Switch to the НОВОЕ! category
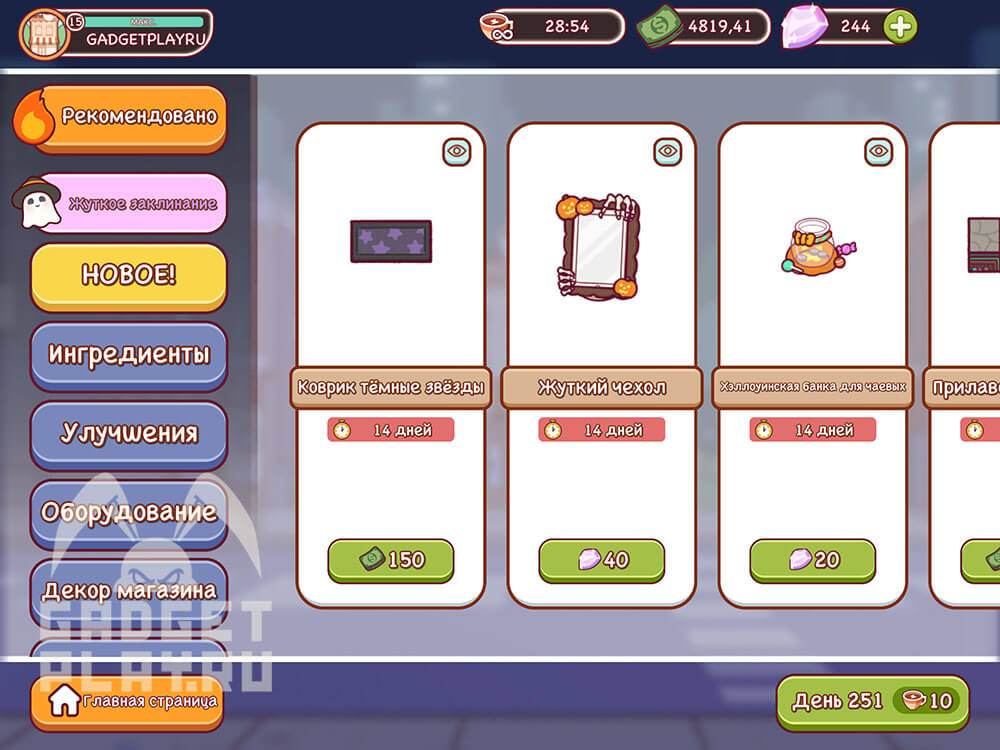1000x750 pixels. [128, 276]
